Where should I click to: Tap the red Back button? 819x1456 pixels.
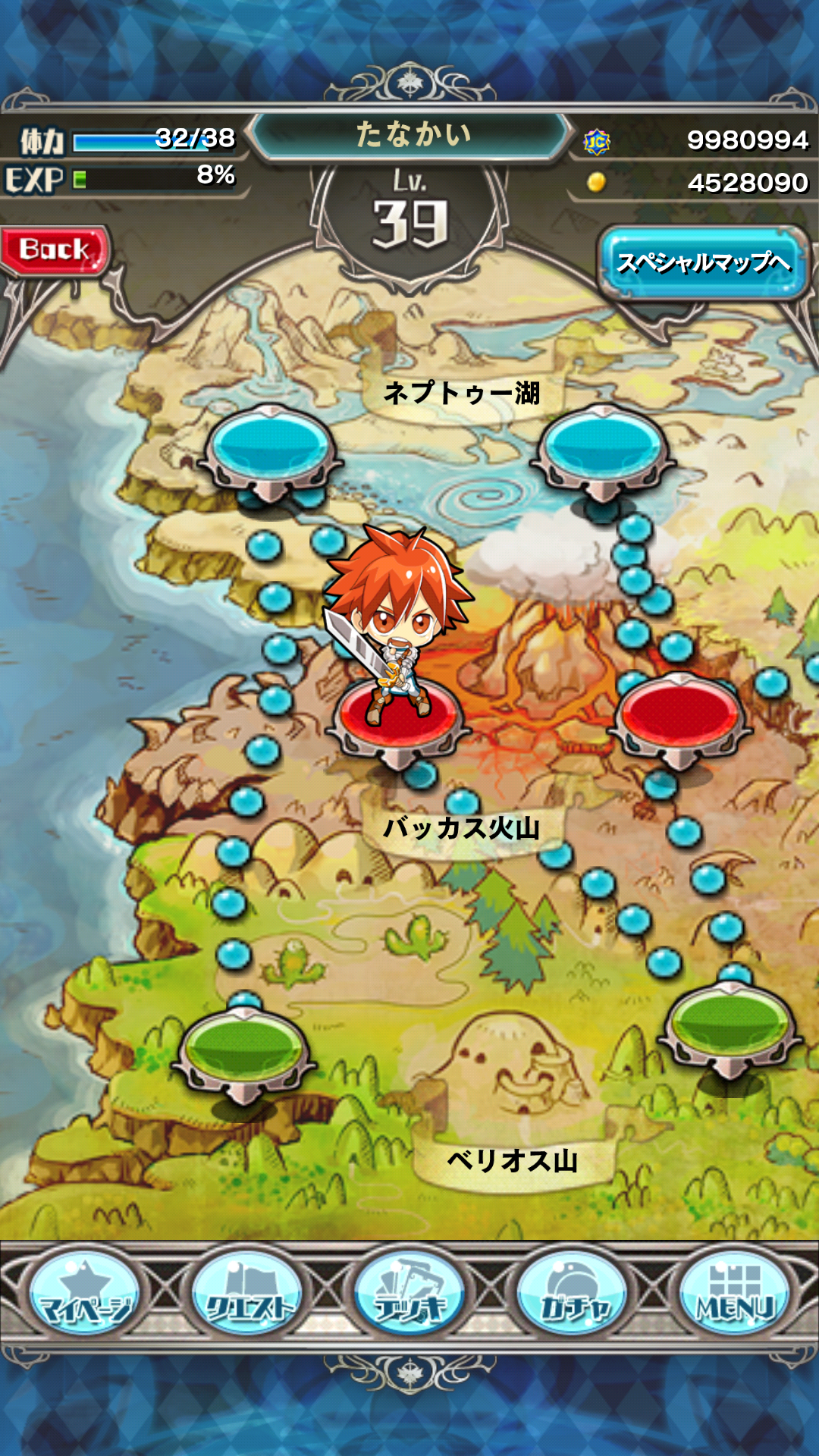point(55,250)
